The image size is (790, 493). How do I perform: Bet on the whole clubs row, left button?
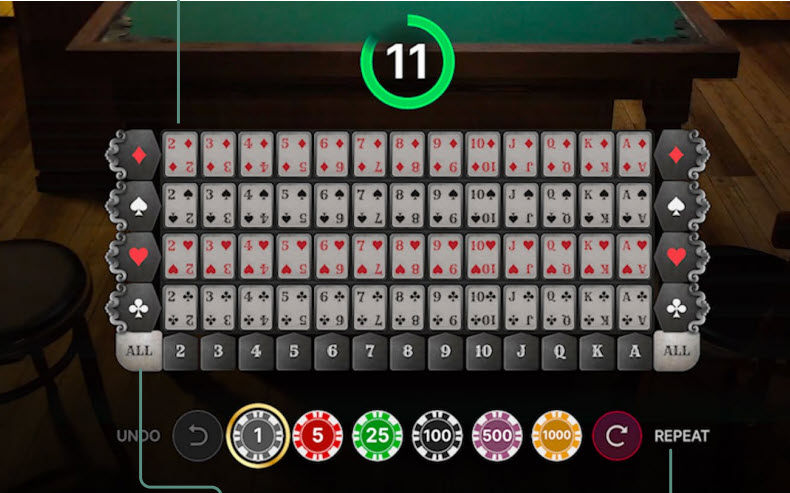138,308
